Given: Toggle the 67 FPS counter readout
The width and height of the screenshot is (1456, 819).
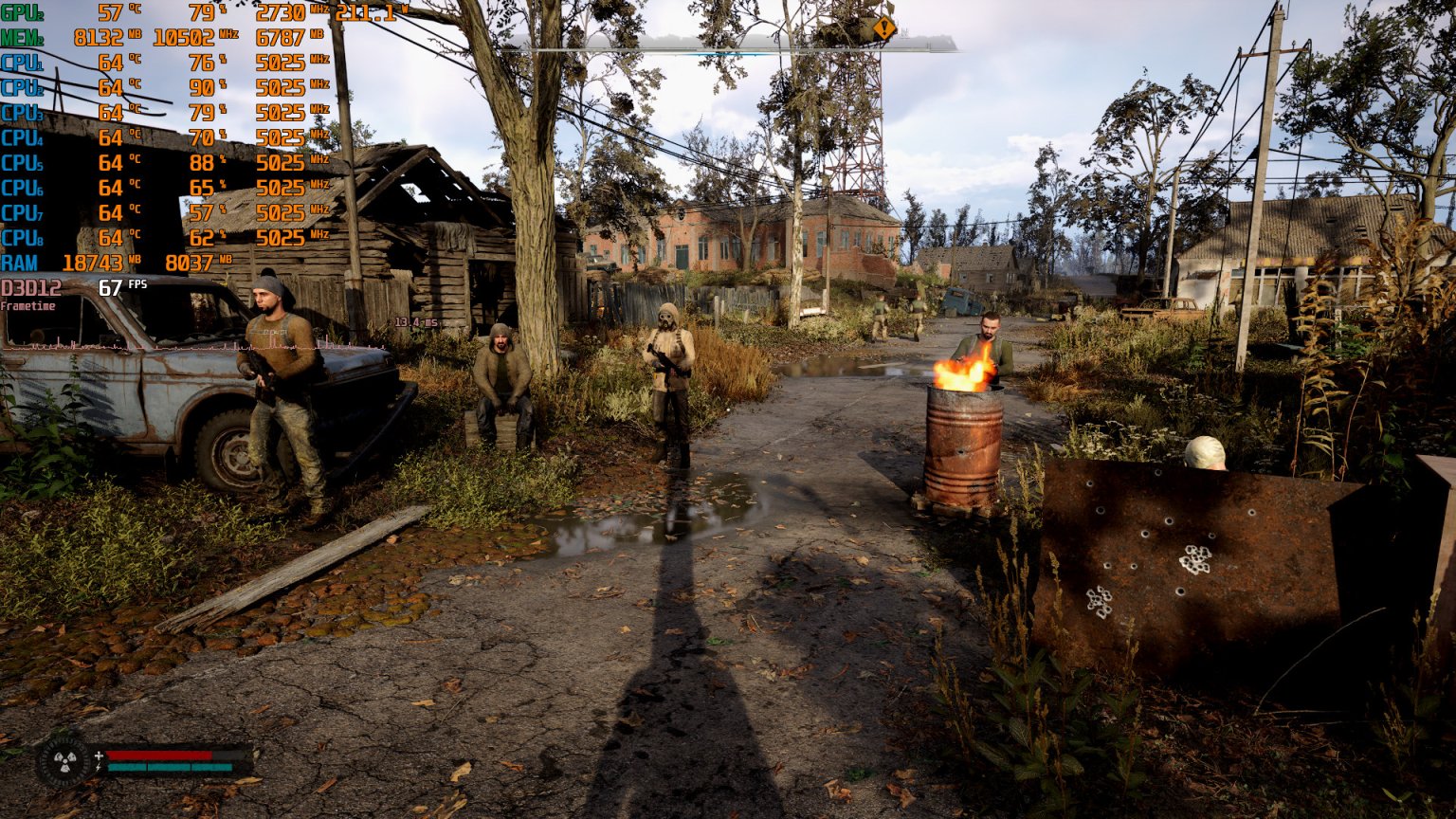Looking at the screenshot, I should (111, 284).
